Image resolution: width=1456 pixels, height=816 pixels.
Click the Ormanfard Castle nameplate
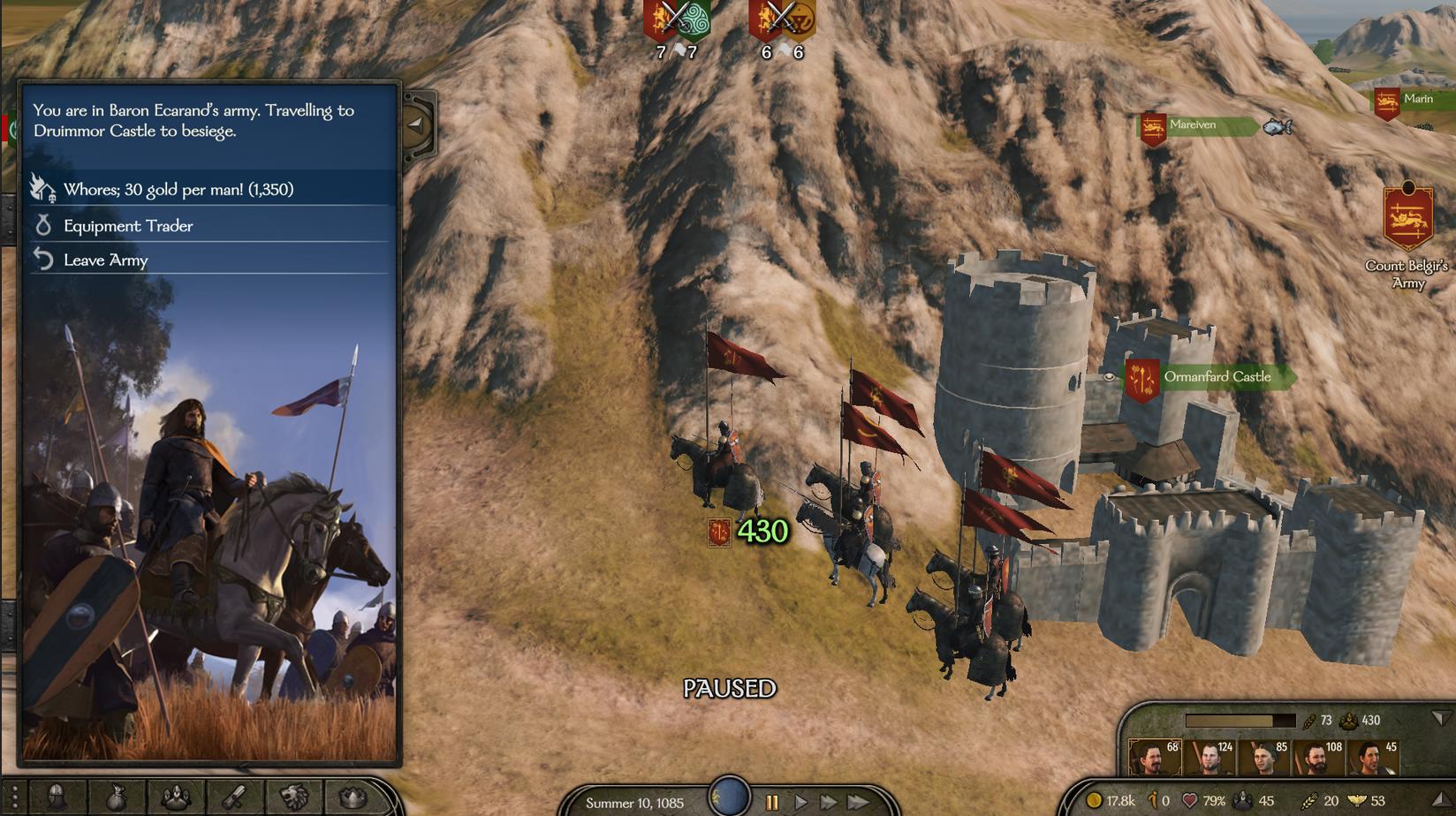click(1217, 377)
